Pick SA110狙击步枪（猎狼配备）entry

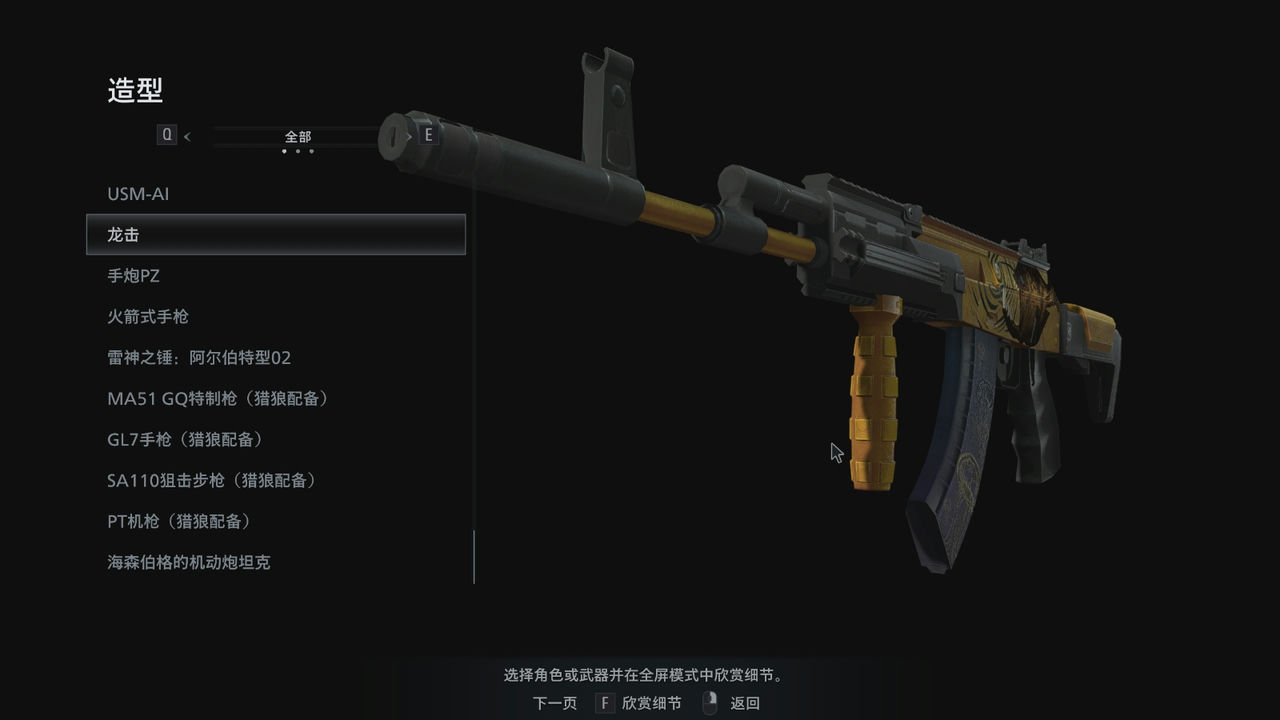click(x=212, y=481)
